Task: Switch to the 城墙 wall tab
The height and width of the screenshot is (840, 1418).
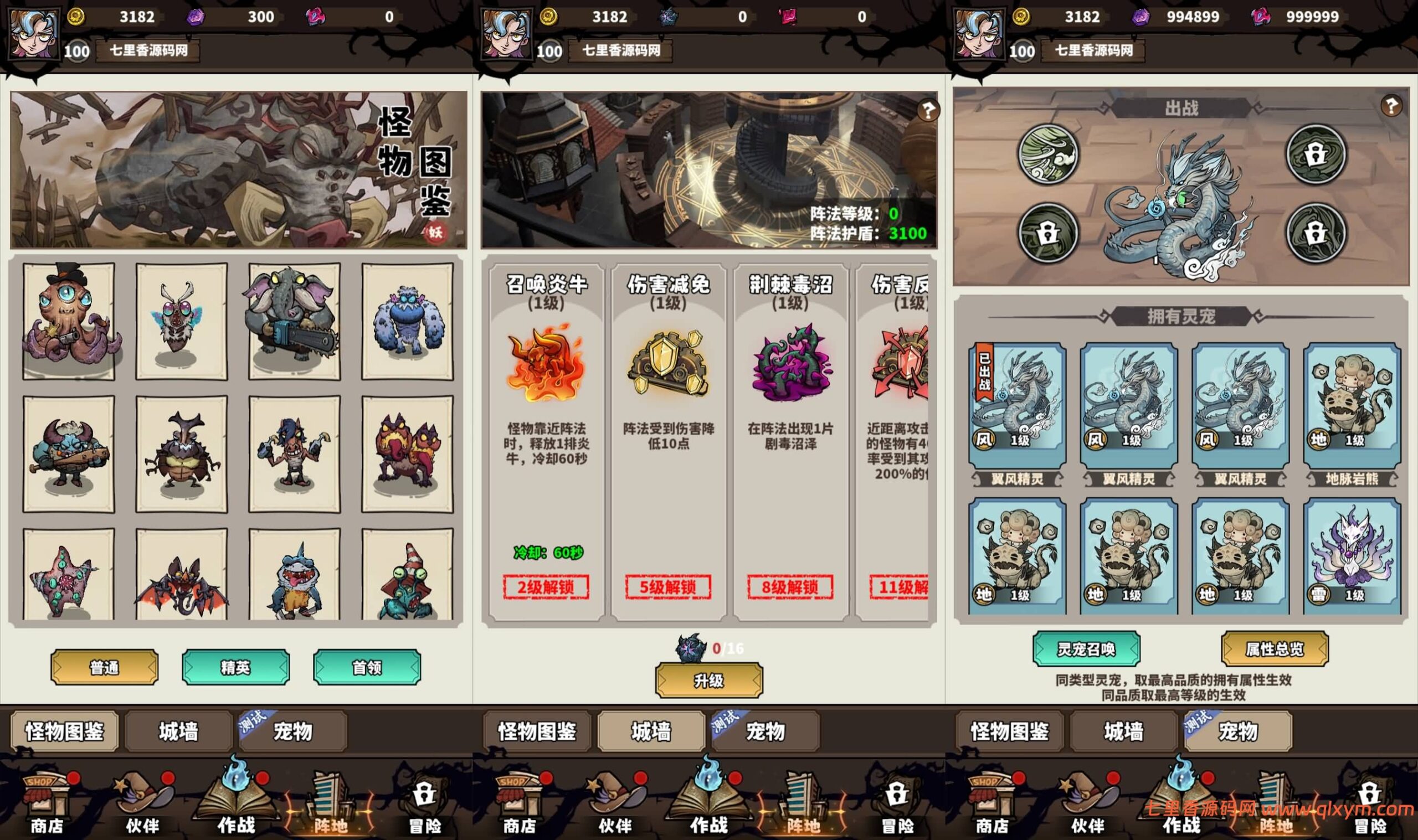Action: (x=178, y=732)
